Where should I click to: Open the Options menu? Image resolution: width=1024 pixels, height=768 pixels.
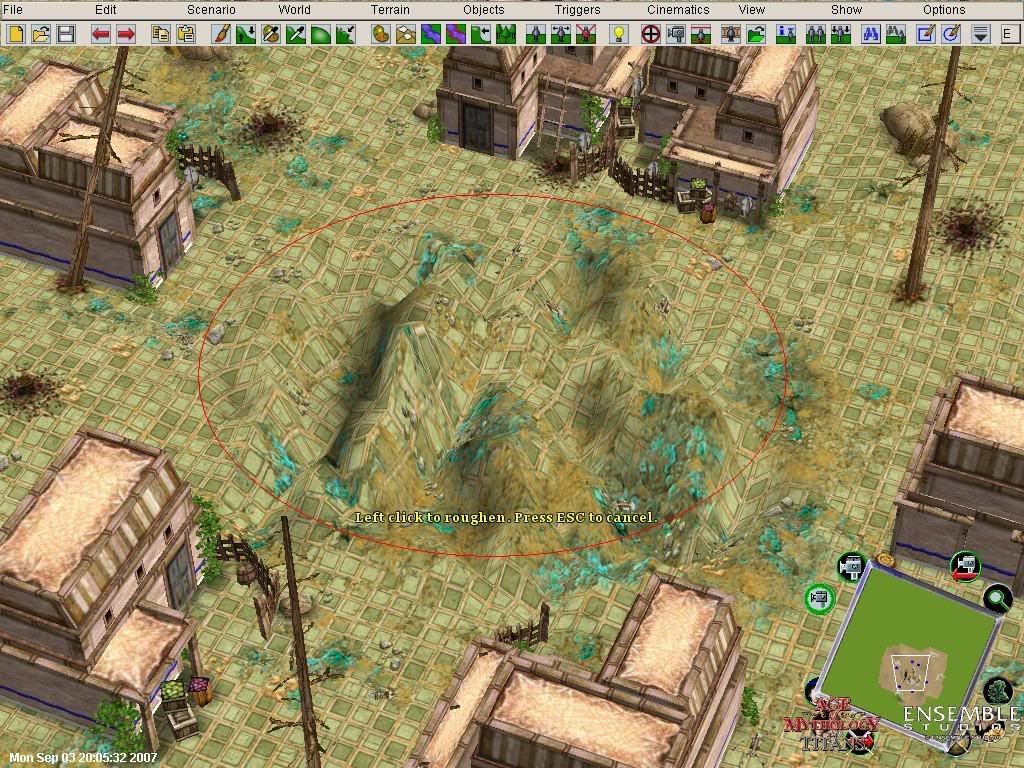[944, 10]
